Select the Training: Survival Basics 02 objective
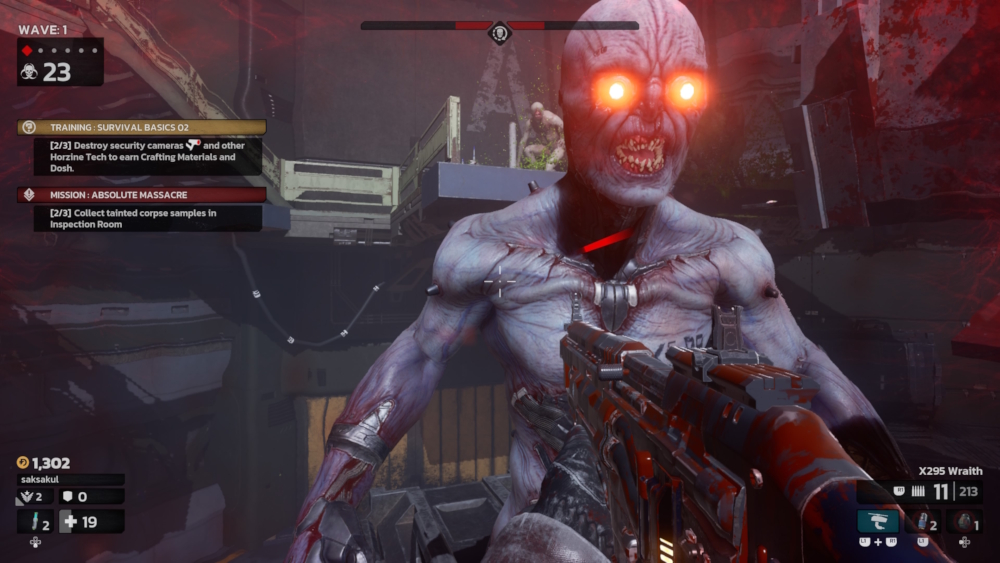Image resolution: width=1000 pixels, height=563 pixels. point(142,128)
